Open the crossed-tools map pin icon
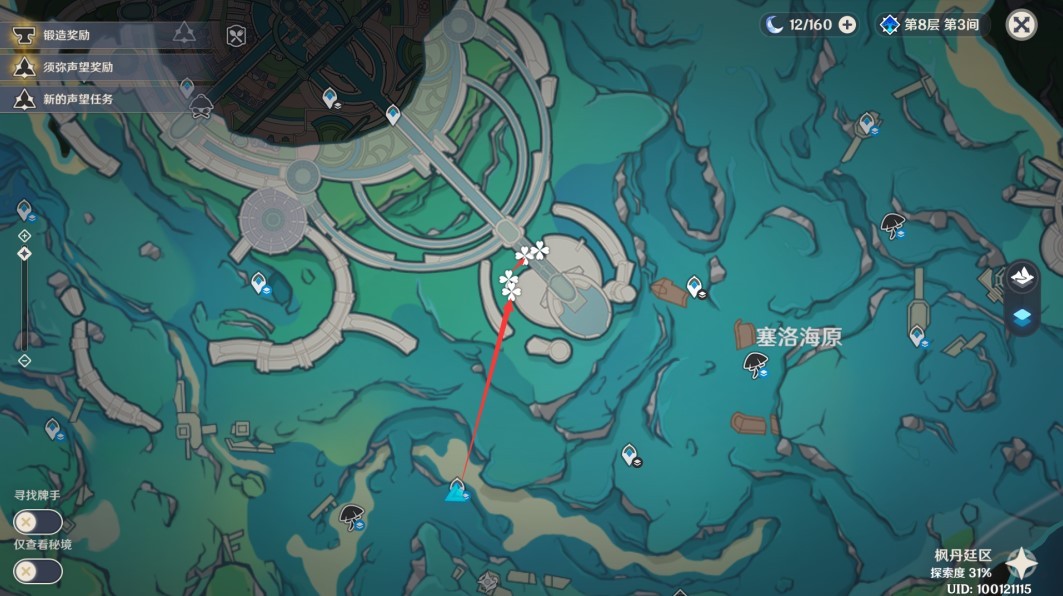Image resolution: width=1063 pixels, height=596 pixels. (236, 35)
